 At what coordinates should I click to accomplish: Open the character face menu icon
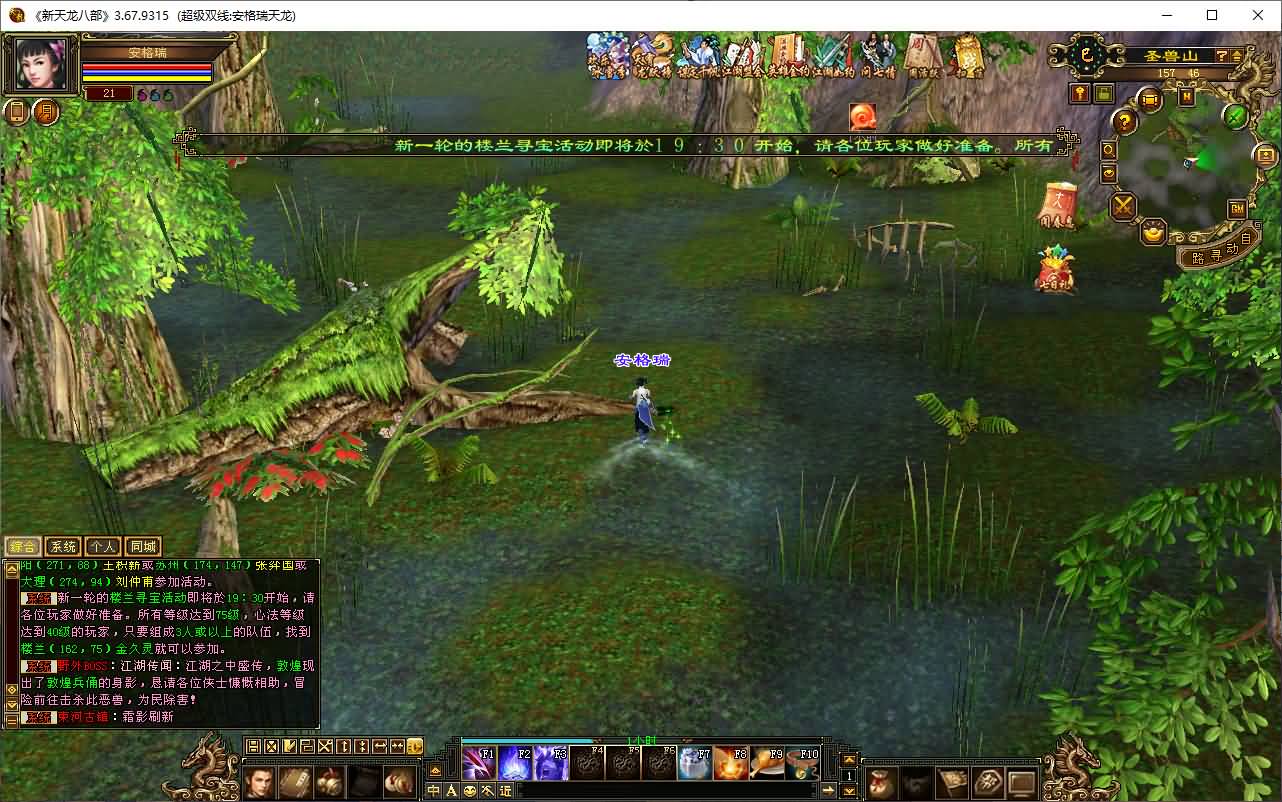click(x=259, y=782)
